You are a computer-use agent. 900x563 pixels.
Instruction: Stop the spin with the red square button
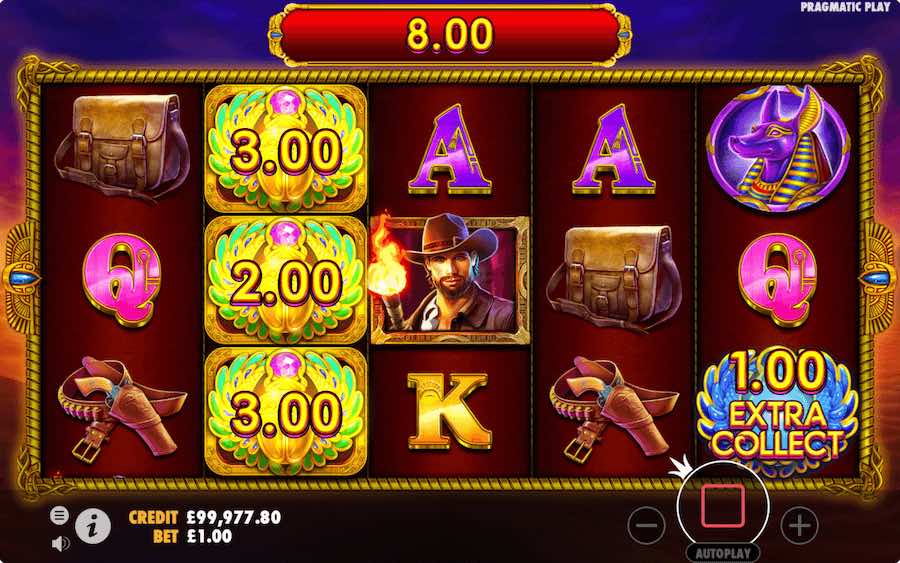(722, 508)
